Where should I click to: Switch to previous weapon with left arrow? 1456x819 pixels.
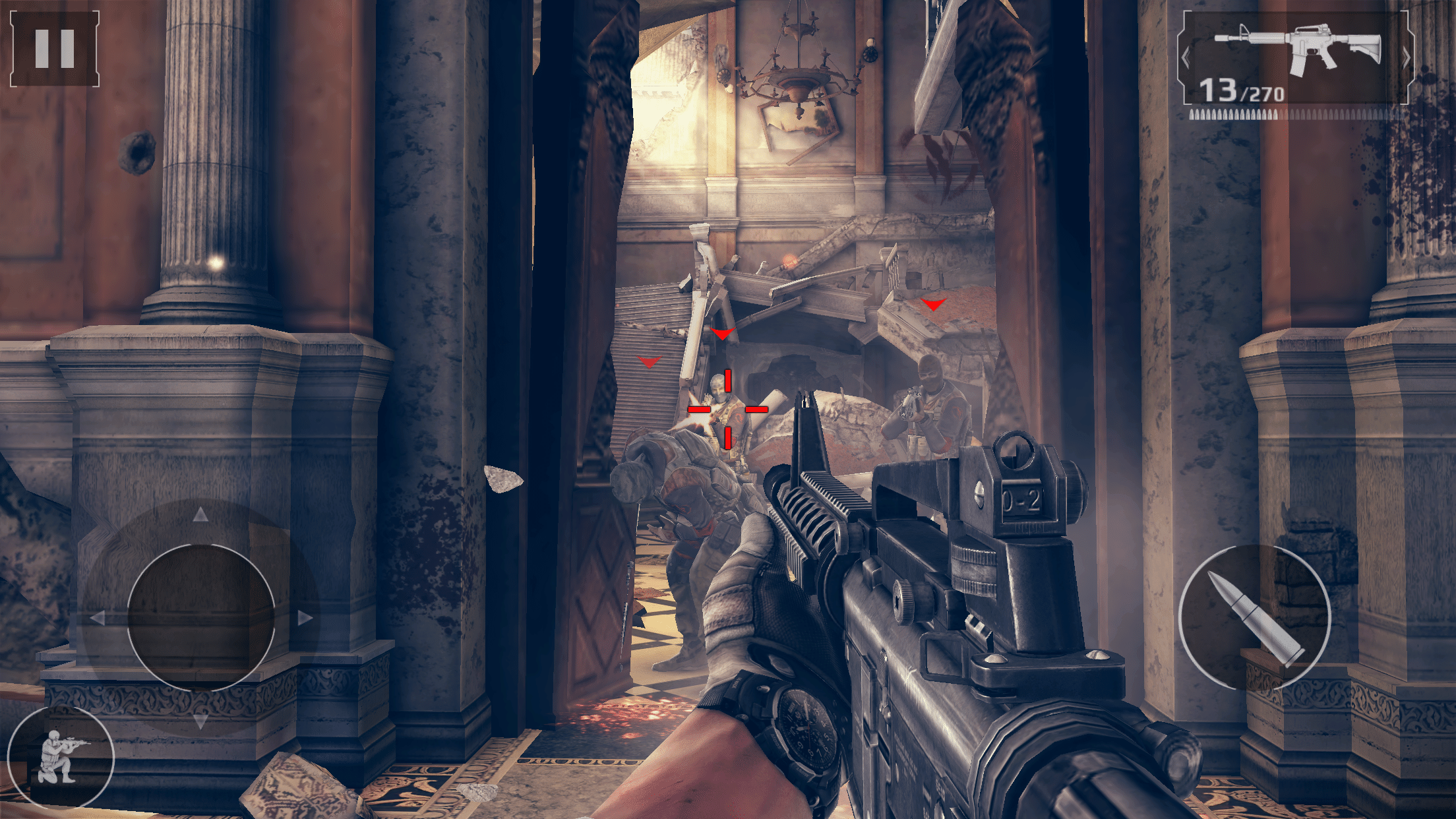tap(1186, 58)
